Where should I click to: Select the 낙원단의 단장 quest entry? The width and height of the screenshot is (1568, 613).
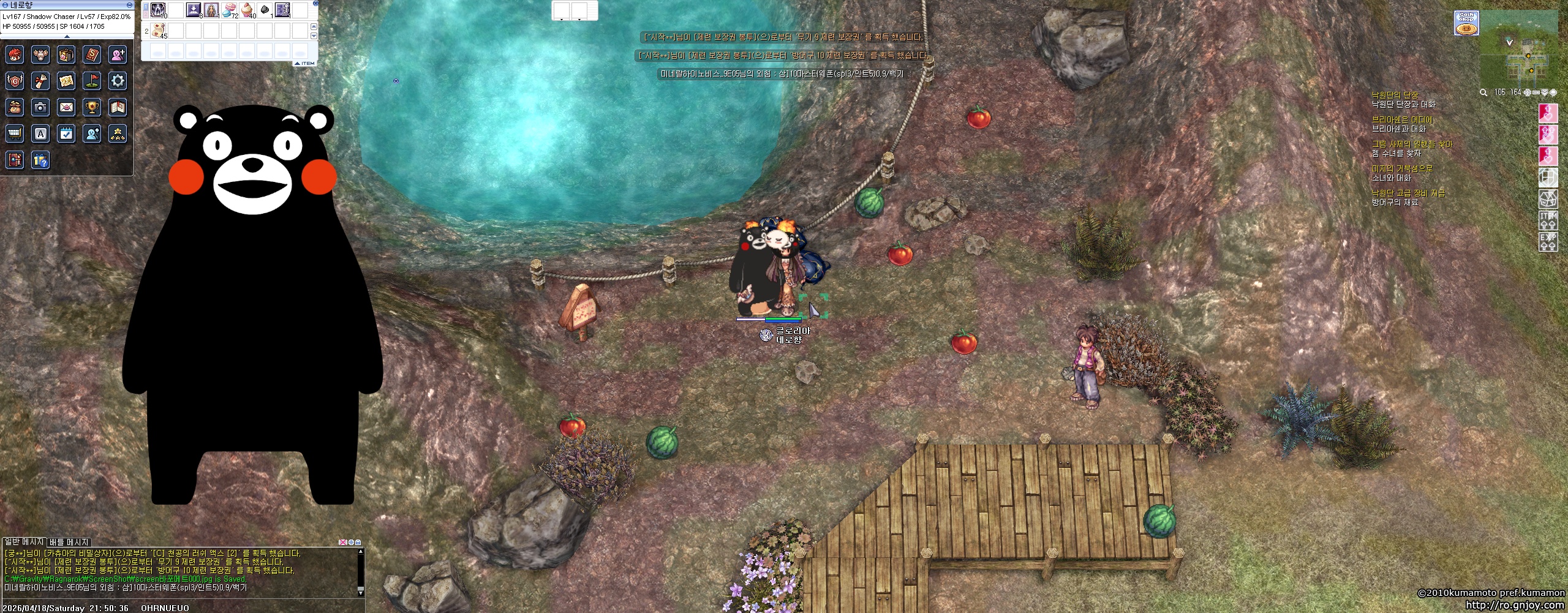(x=1395, y=95)
